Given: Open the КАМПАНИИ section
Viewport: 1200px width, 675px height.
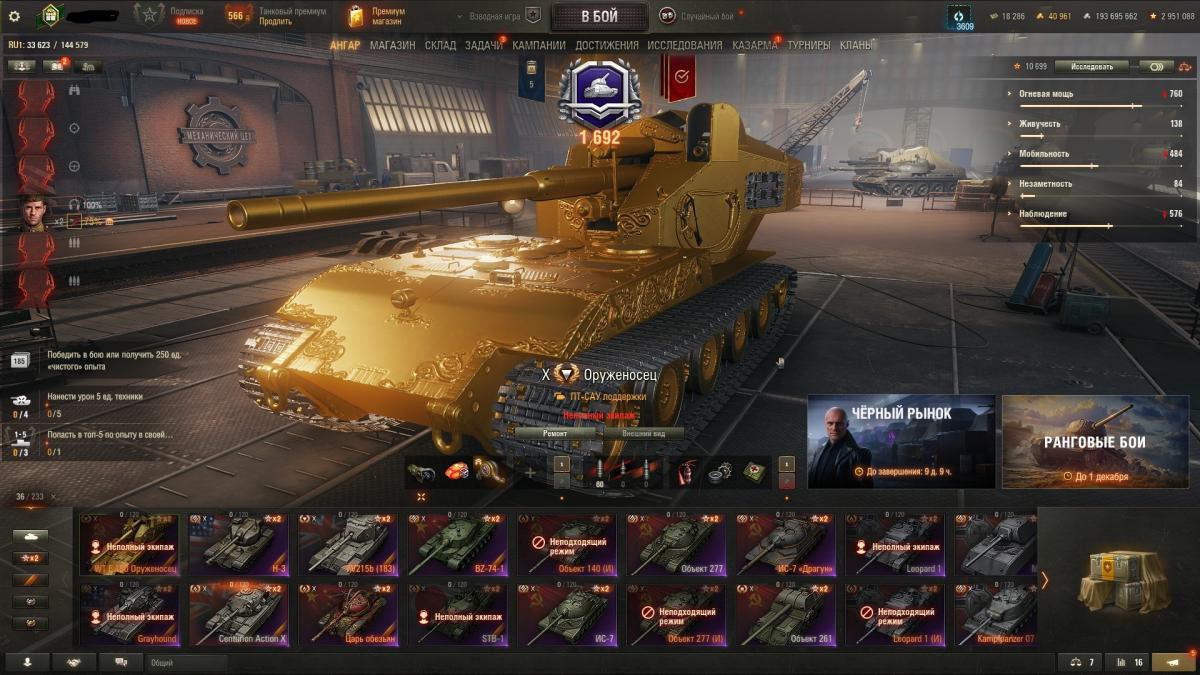Looking at the screenshot, I should pyautogui.click(x=538, y=45).
